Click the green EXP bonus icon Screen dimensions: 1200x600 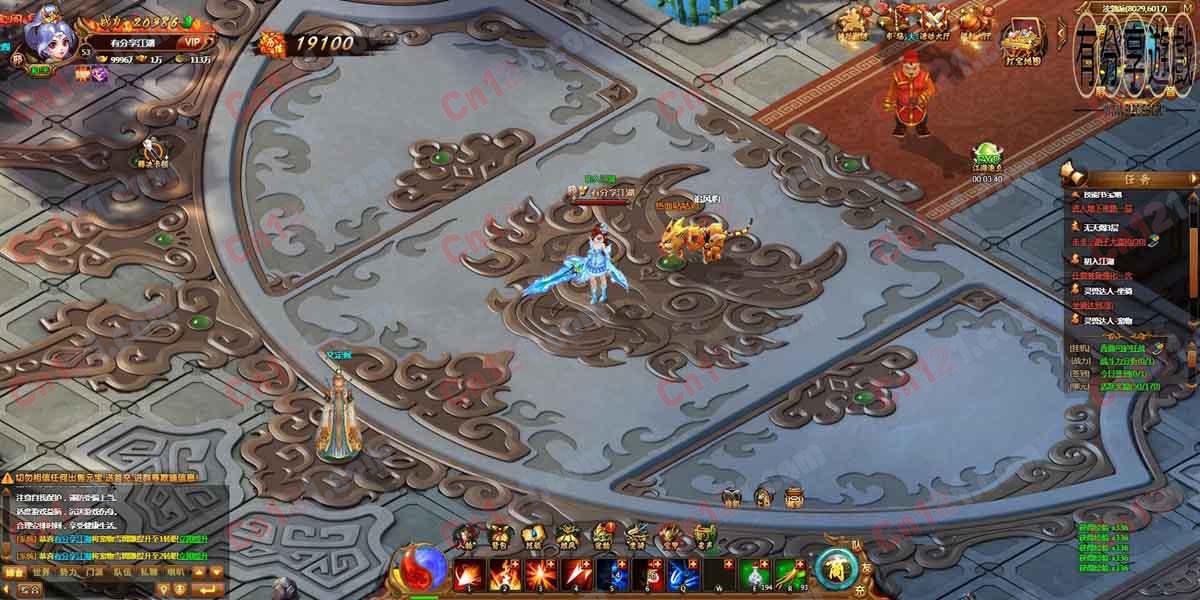(987, 157)
